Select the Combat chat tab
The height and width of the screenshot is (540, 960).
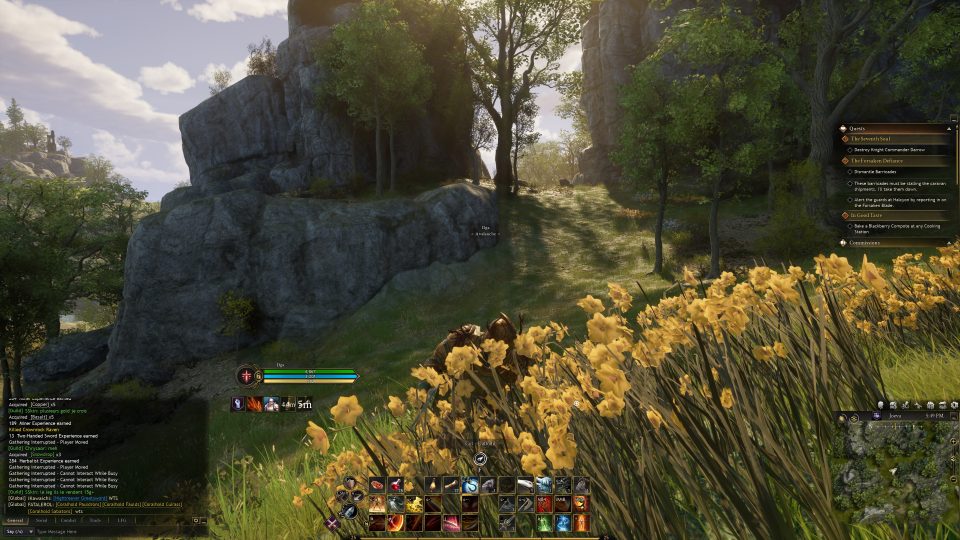[x=68, y=520]
